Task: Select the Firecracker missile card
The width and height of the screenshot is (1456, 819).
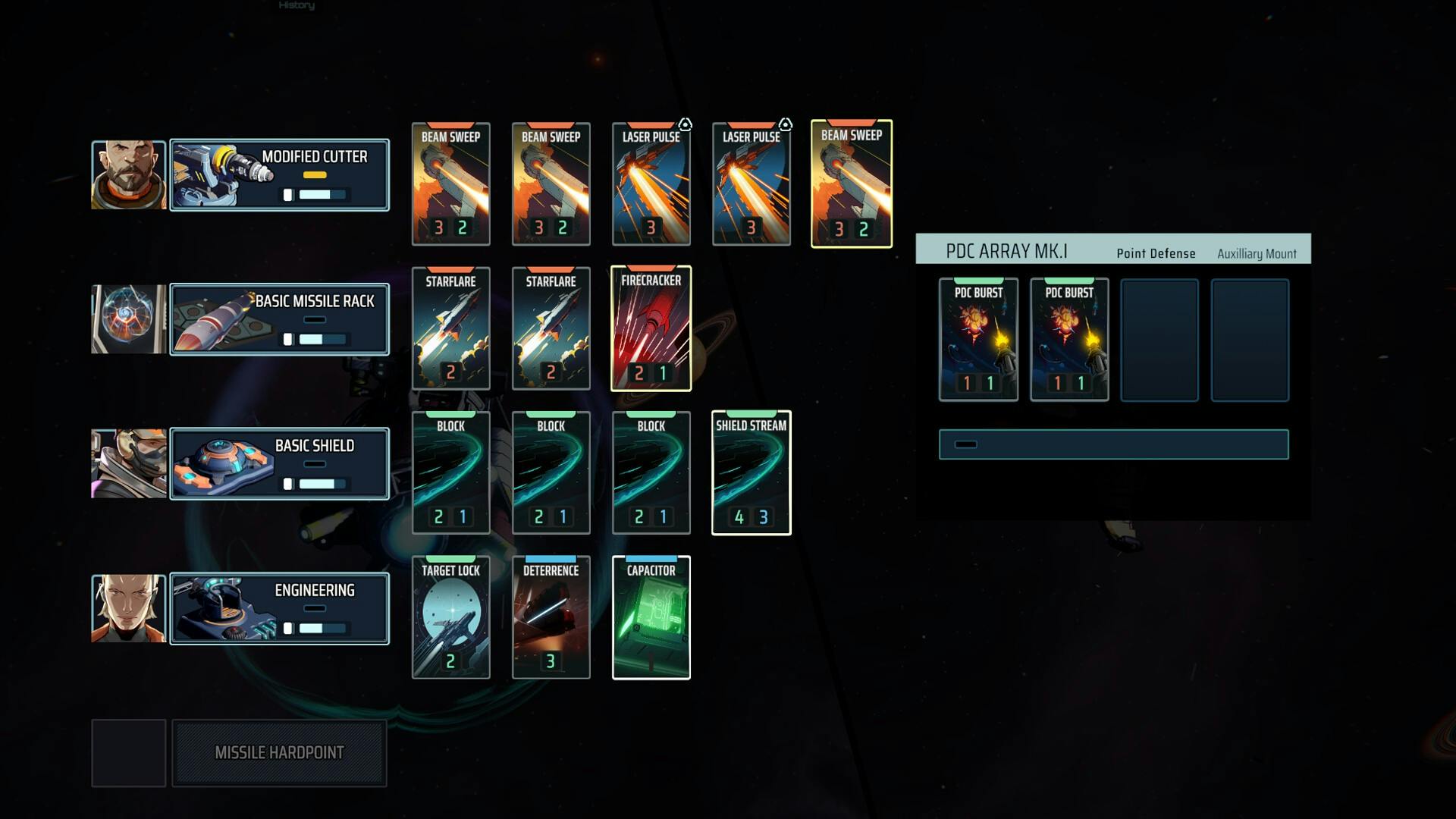Action: 651,328
